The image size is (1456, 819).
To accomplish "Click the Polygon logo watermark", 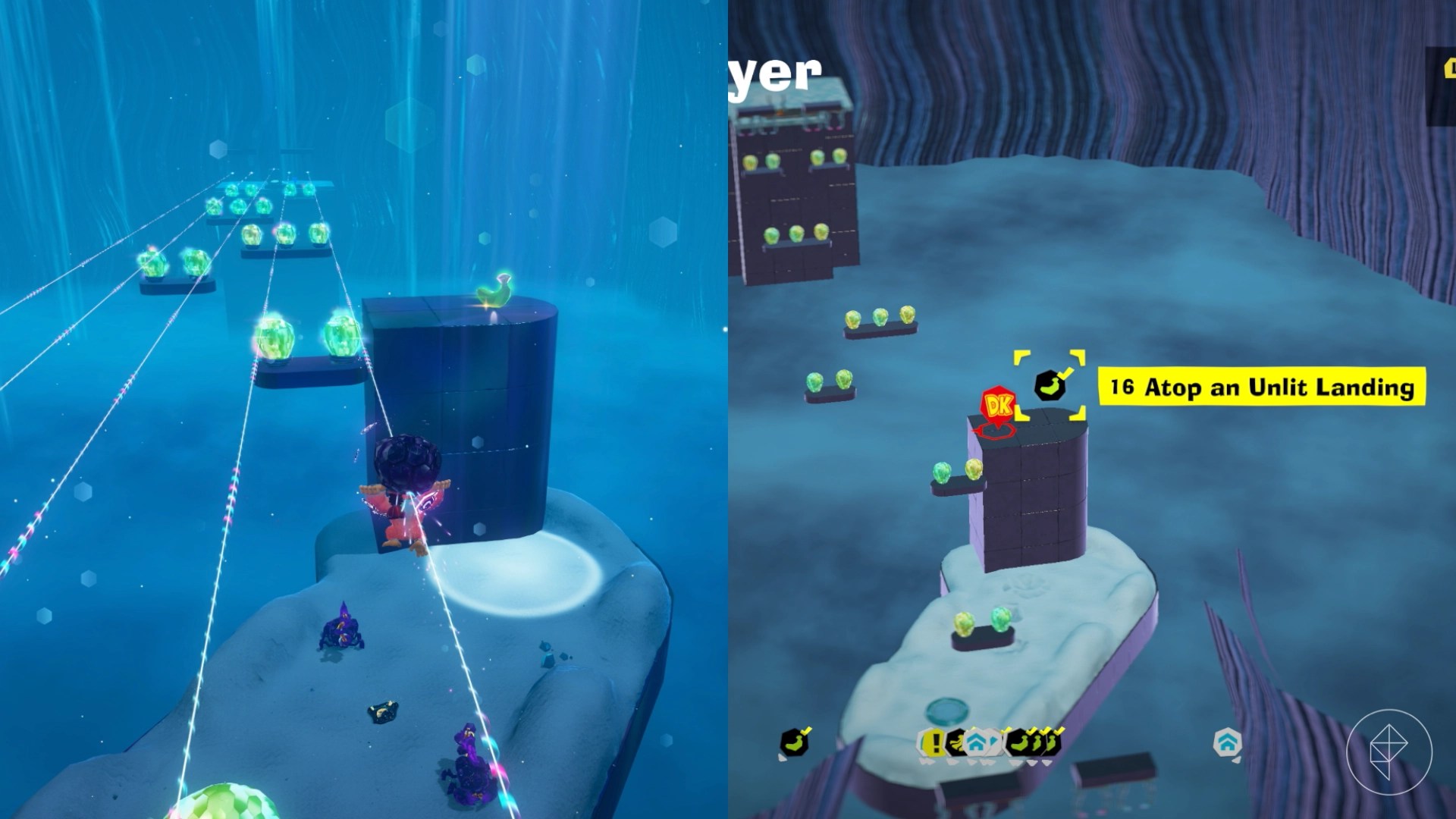I will (1389, 752).
